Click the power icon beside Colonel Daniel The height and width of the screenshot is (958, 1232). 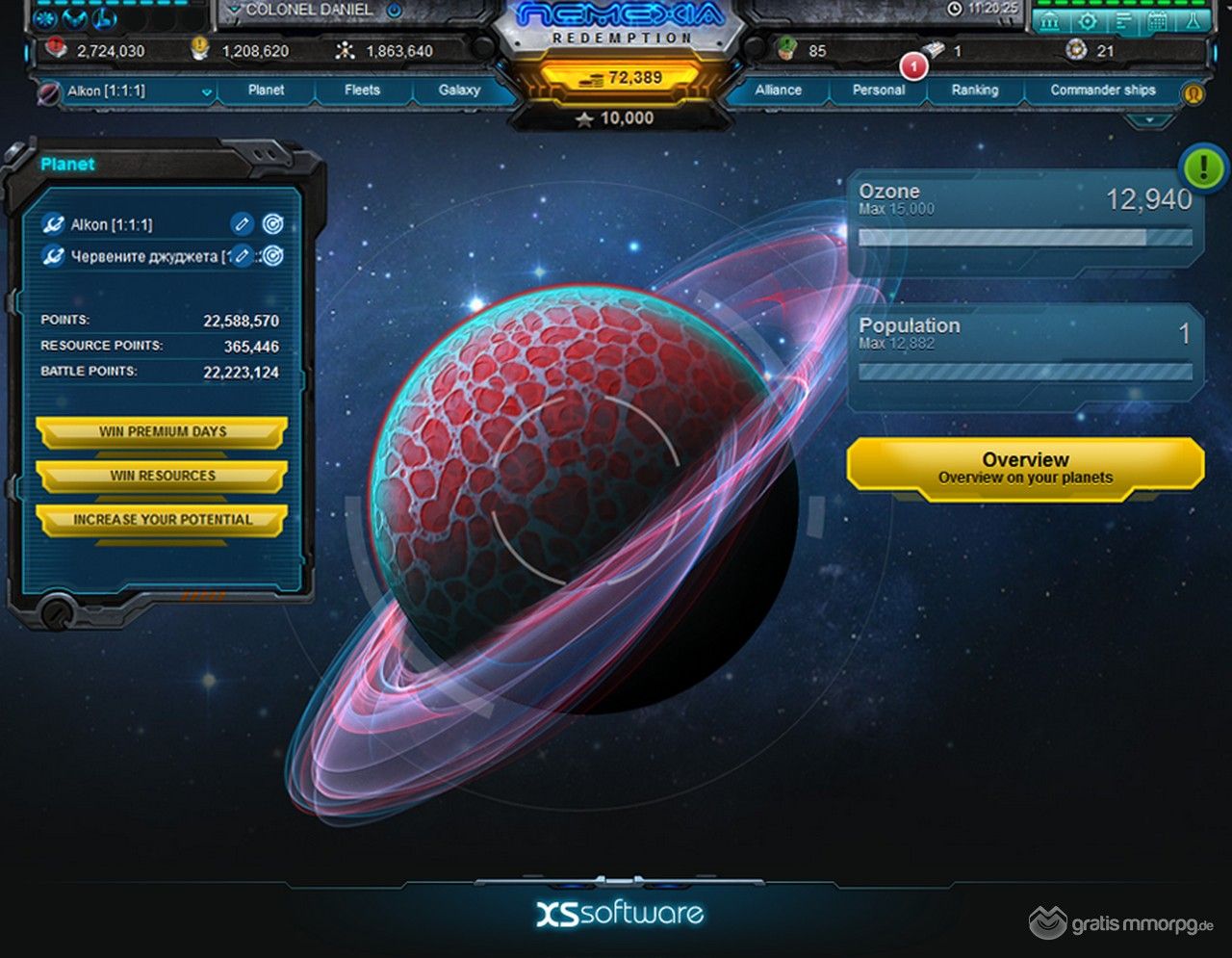pyautogui.click(x=394, y=11)
